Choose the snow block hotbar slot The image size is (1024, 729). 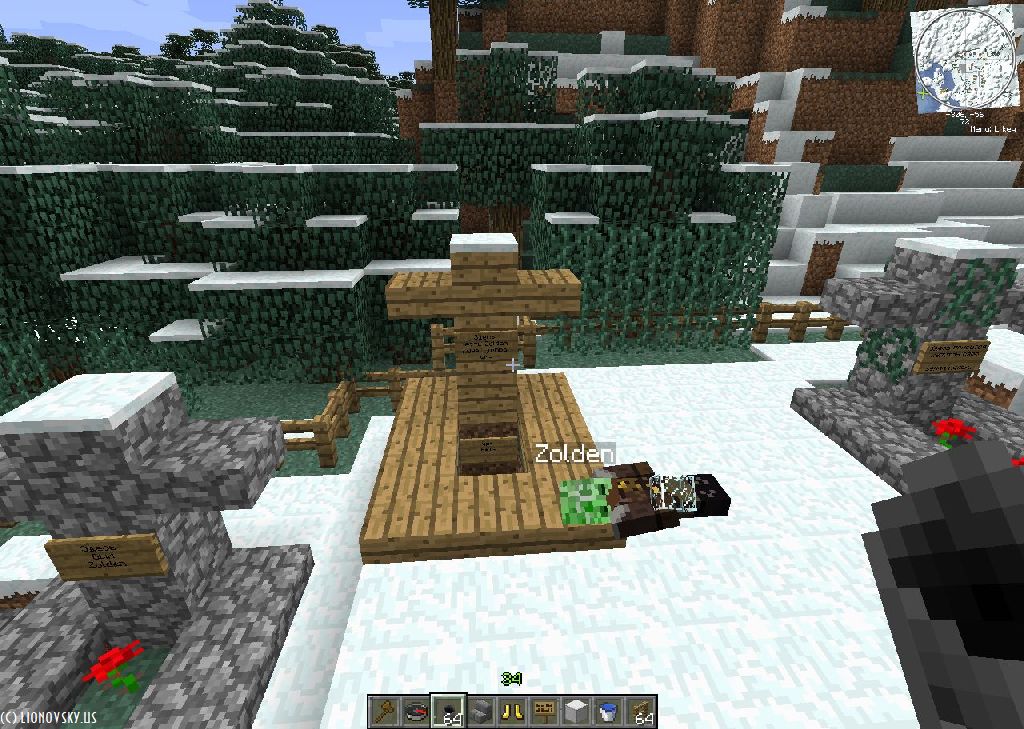pyautogui.click(x=577, y=711)
